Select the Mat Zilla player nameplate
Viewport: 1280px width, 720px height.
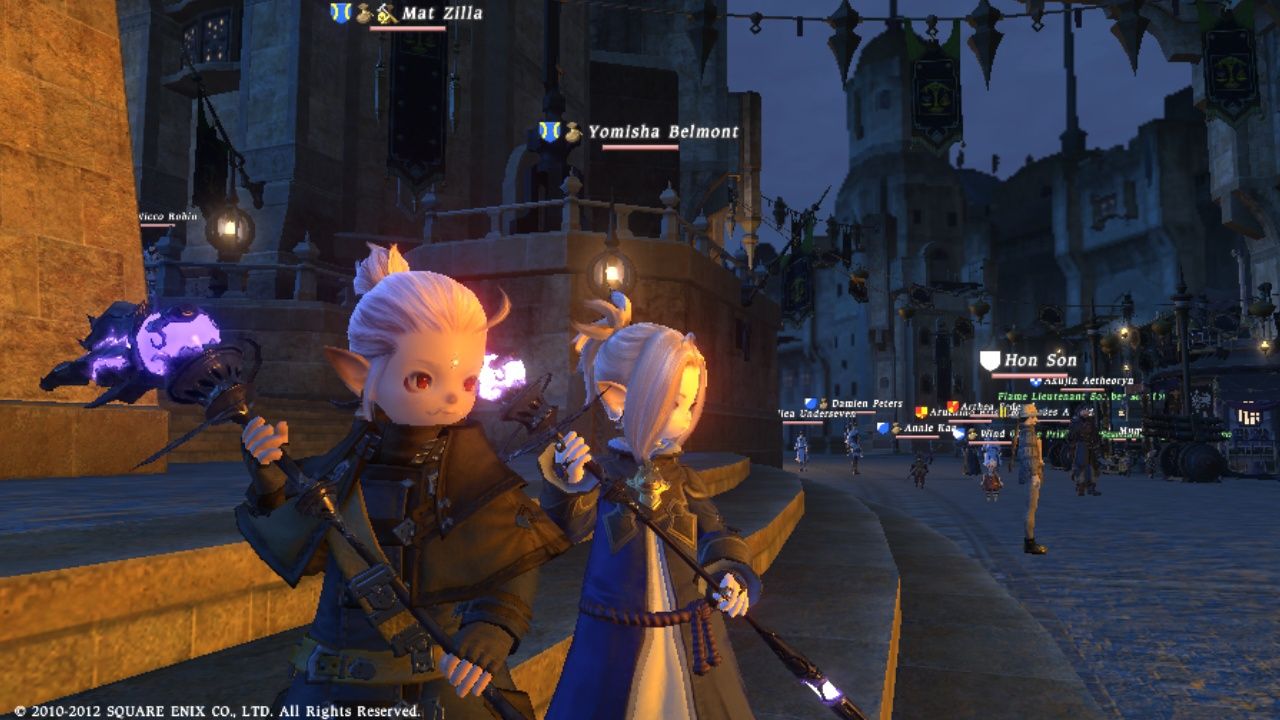click(x=441, y=14)
